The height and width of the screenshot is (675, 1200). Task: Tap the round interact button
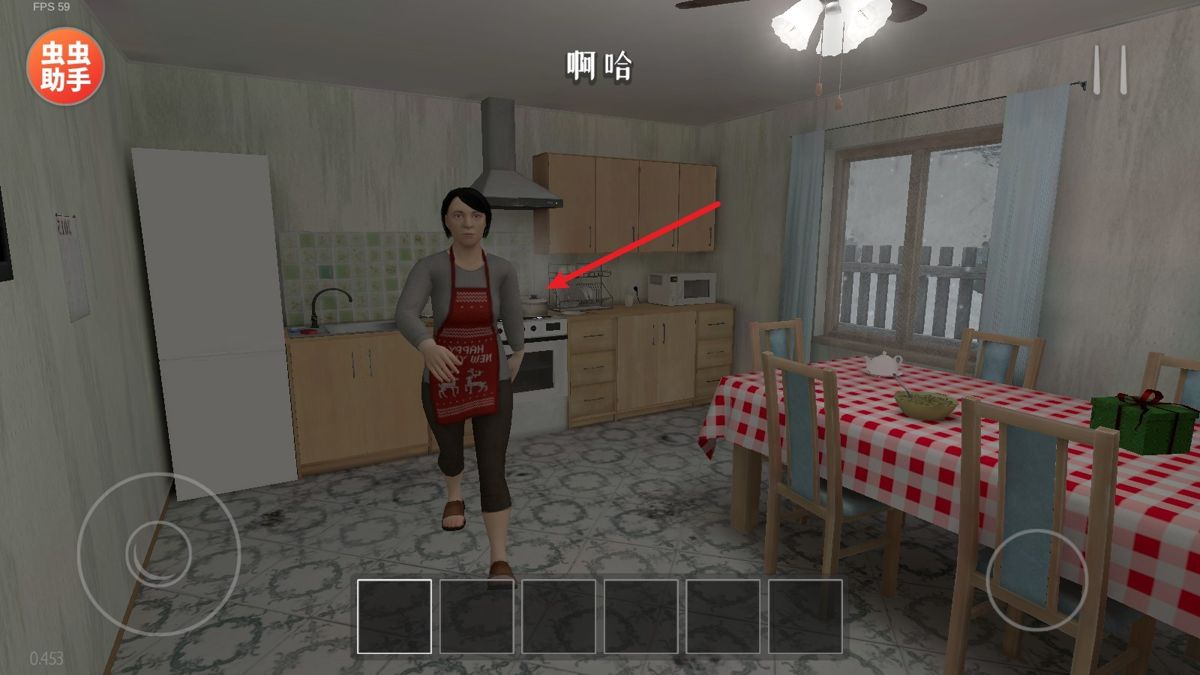coord(1036,579)
